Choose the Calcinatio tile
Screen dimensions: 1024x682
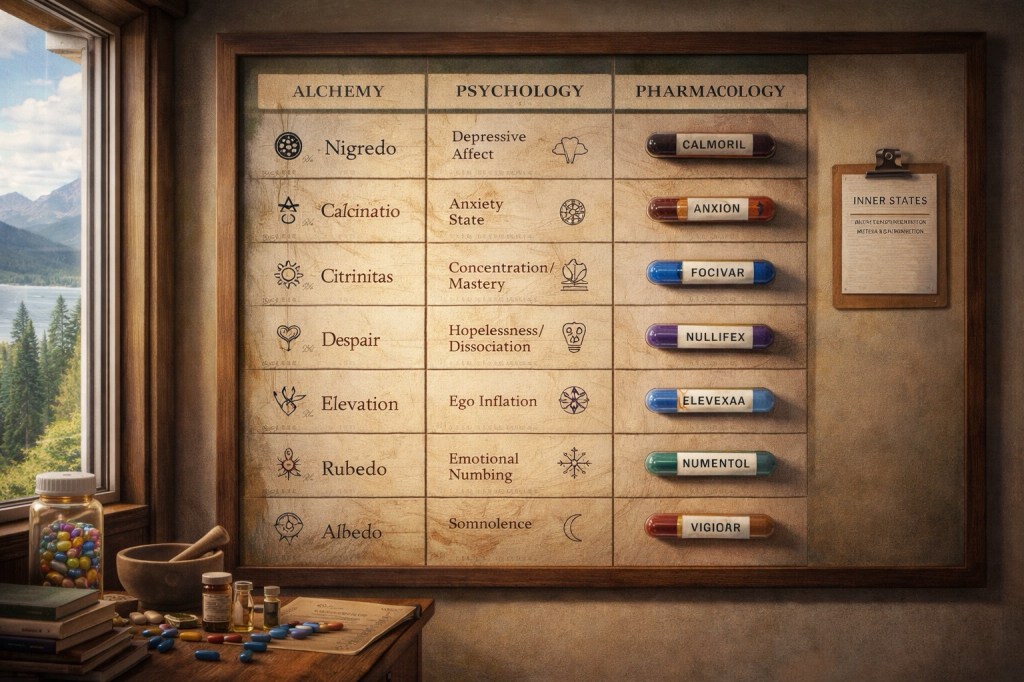(x=335, y=210)
